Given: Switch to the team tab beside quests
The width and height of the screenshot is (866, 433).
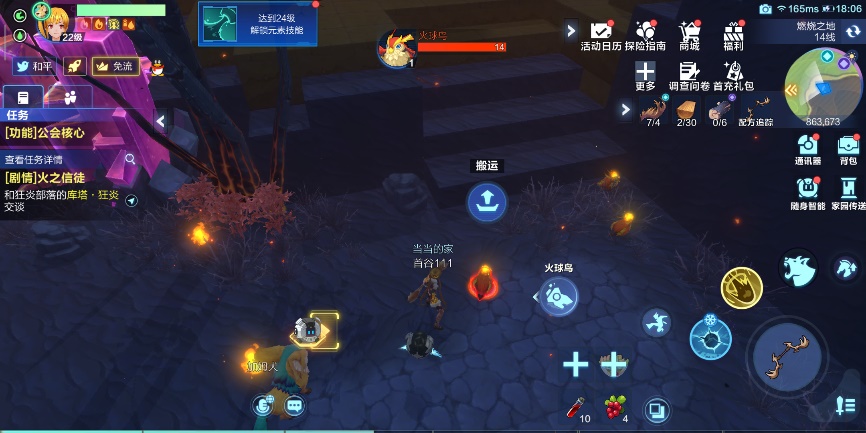Looking at the screenshot, I should (x=70, y=97).
